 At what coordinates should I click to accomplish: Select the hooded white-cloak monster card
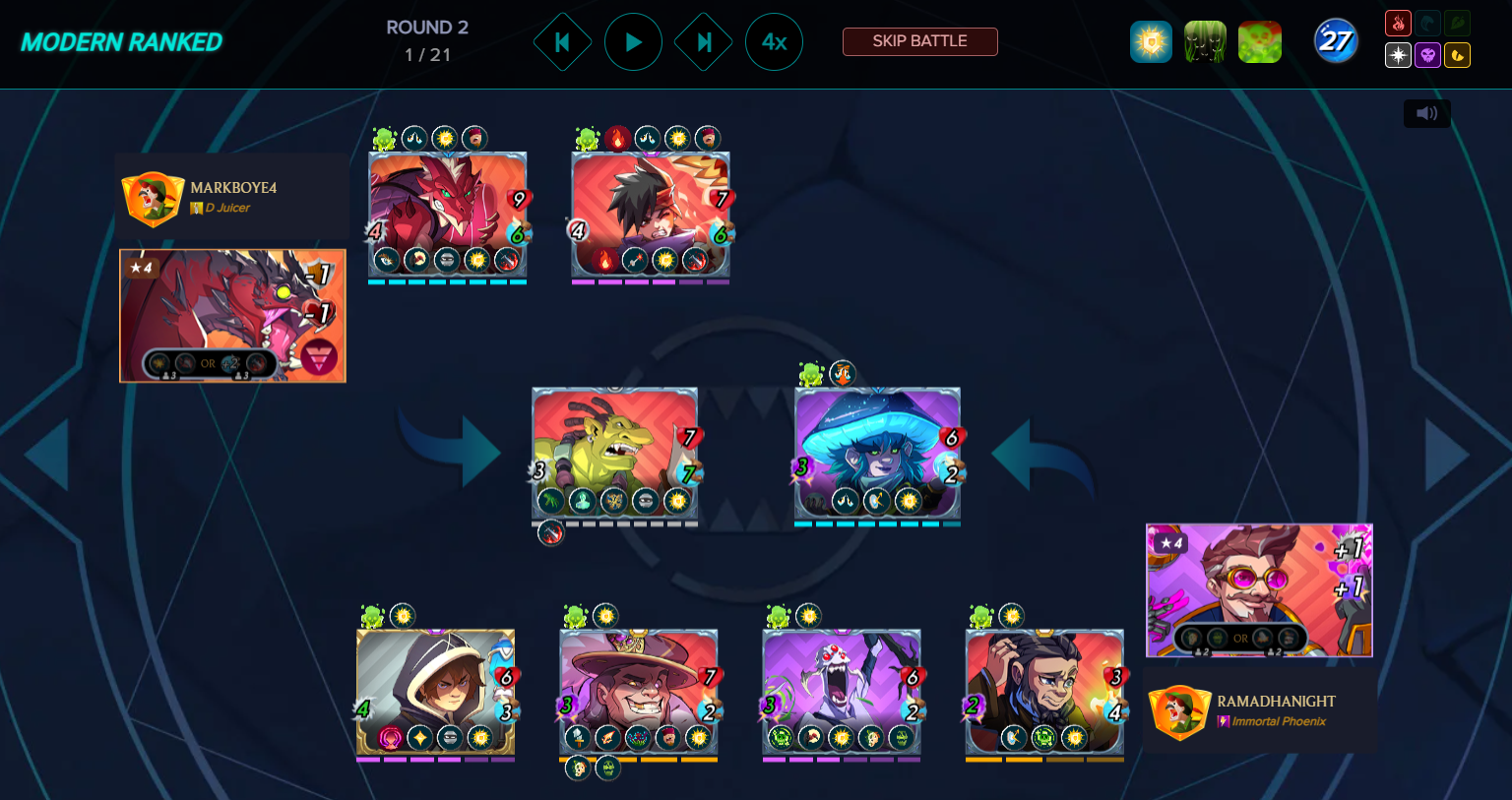point(435,689)
